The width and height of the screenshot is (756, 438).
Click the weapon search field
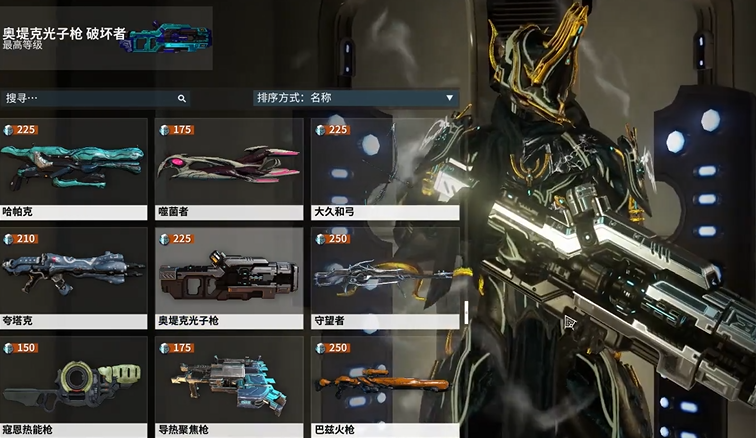point(88,98)
